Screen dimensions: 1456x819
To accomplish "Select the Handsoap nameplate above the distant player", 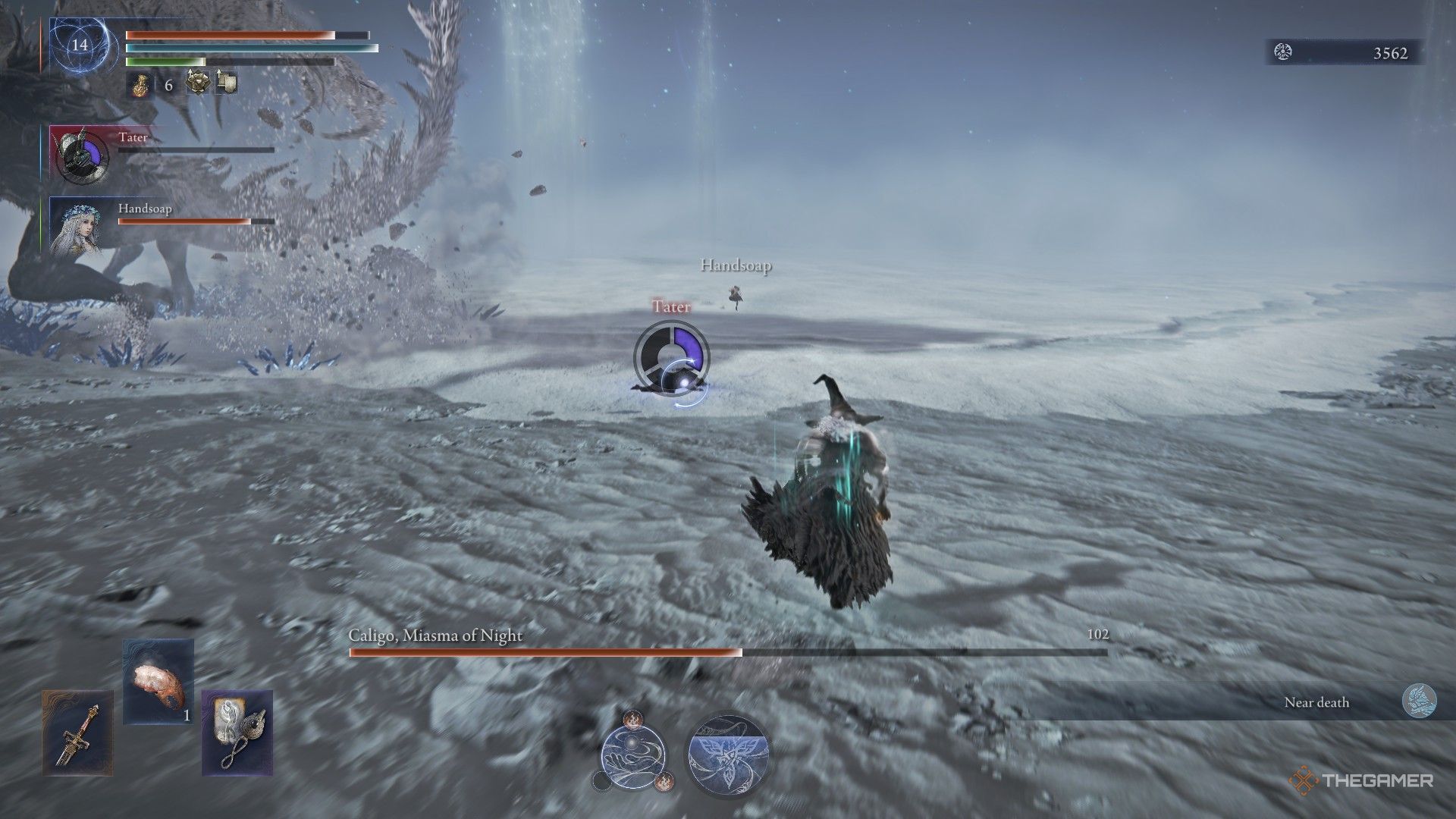I will coord(735,266).
